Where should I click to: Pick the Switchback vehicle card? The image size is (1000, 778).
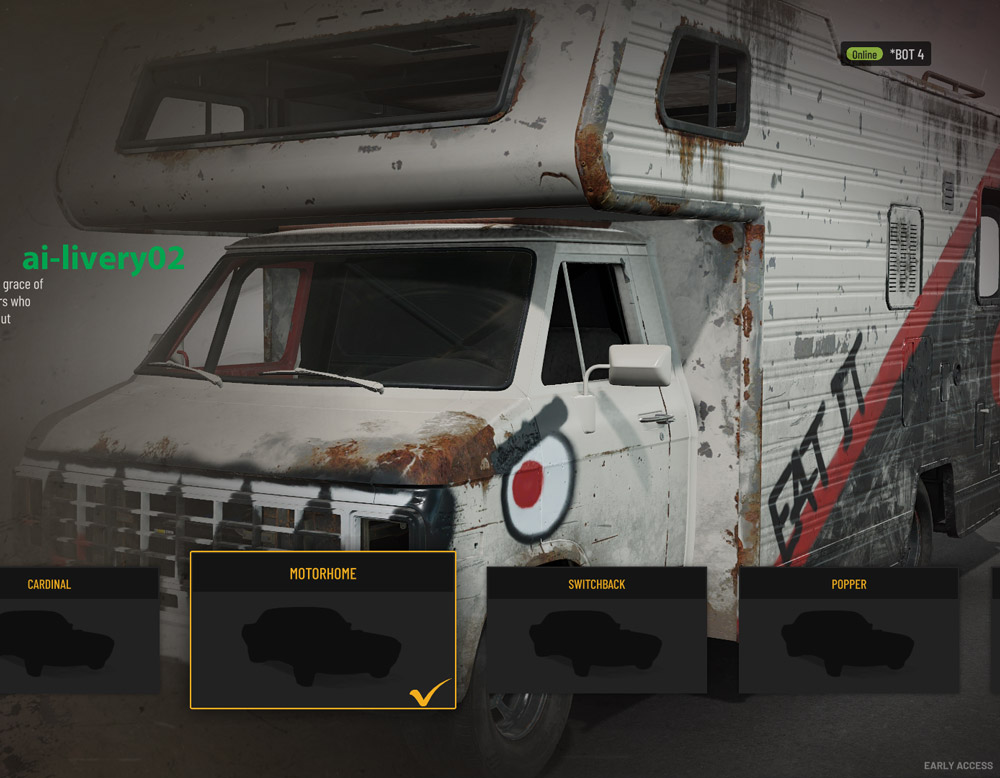pyautogui.click(x=596, y=630)
